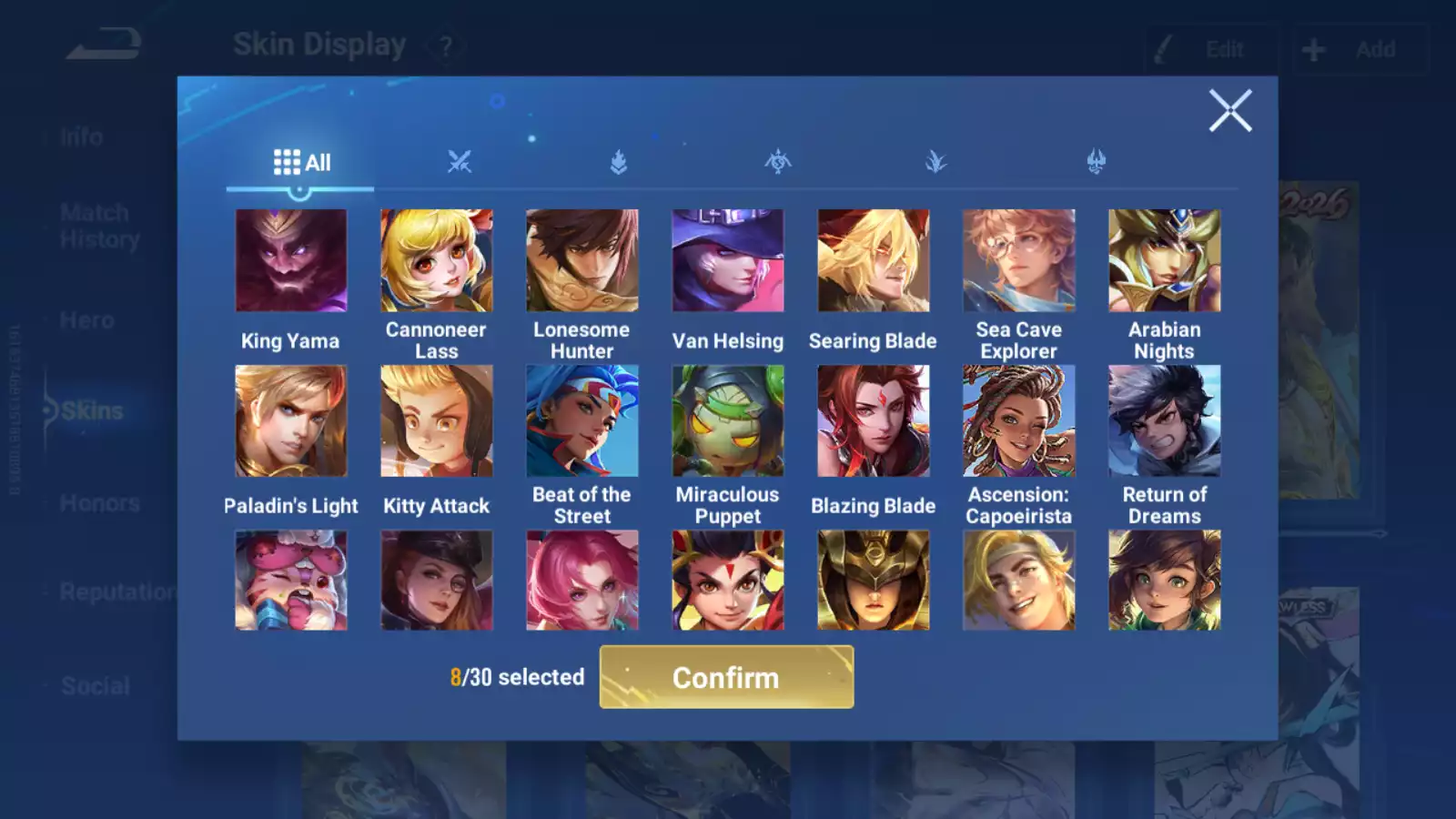
Task: Confirm the skin selection
Action: coord(726,677)
